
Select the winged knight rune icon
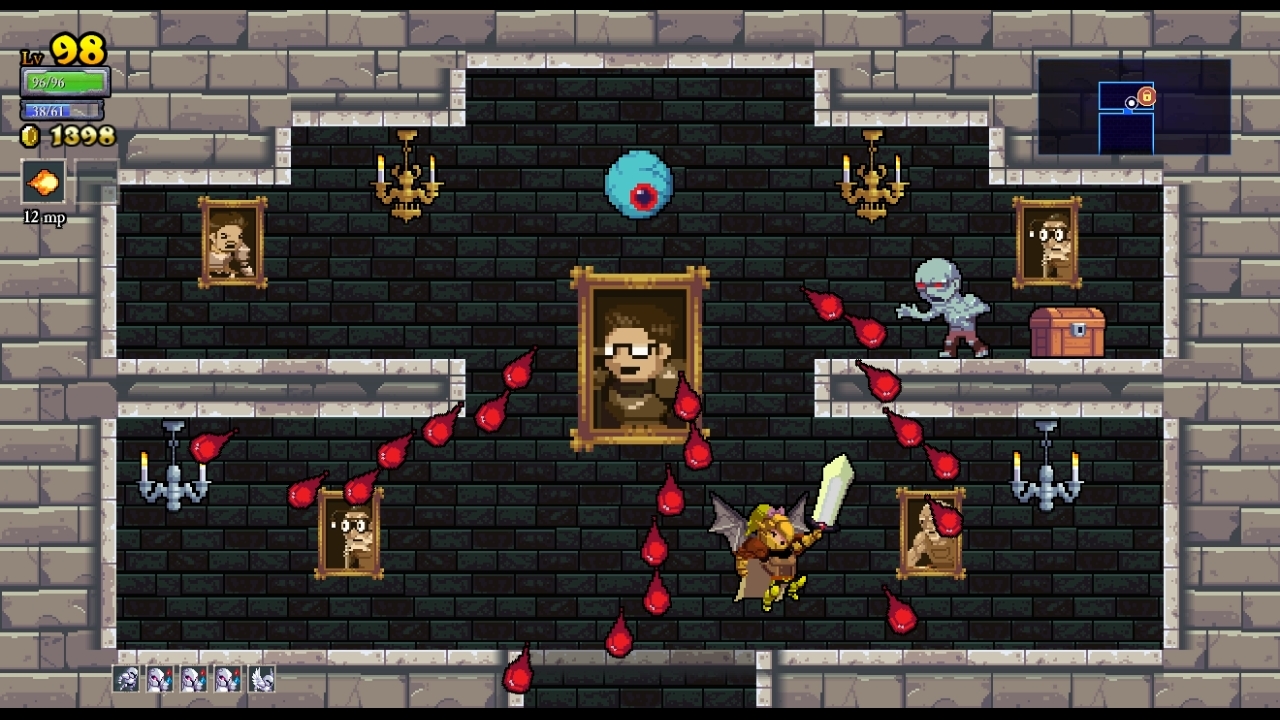[261, 679]
